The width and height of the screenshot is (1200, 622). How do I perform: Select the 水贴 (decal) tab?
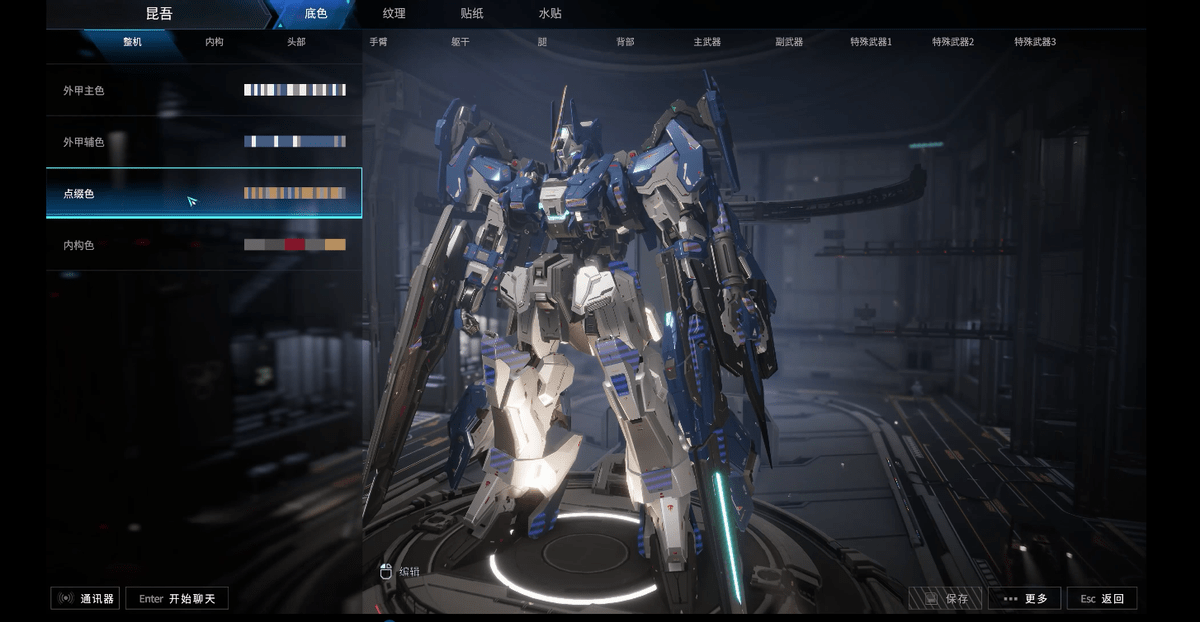(550, 14)
